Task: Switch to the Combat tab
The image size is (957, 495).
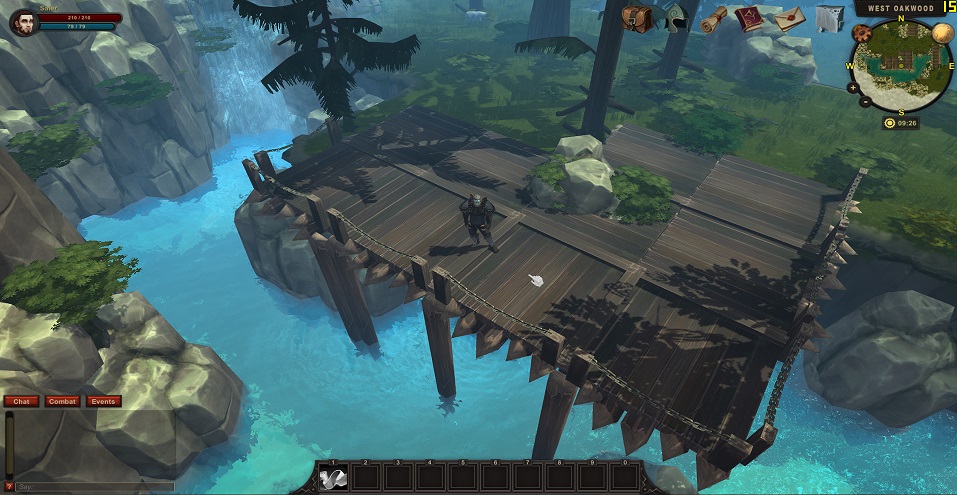Action: click(61, 401)
